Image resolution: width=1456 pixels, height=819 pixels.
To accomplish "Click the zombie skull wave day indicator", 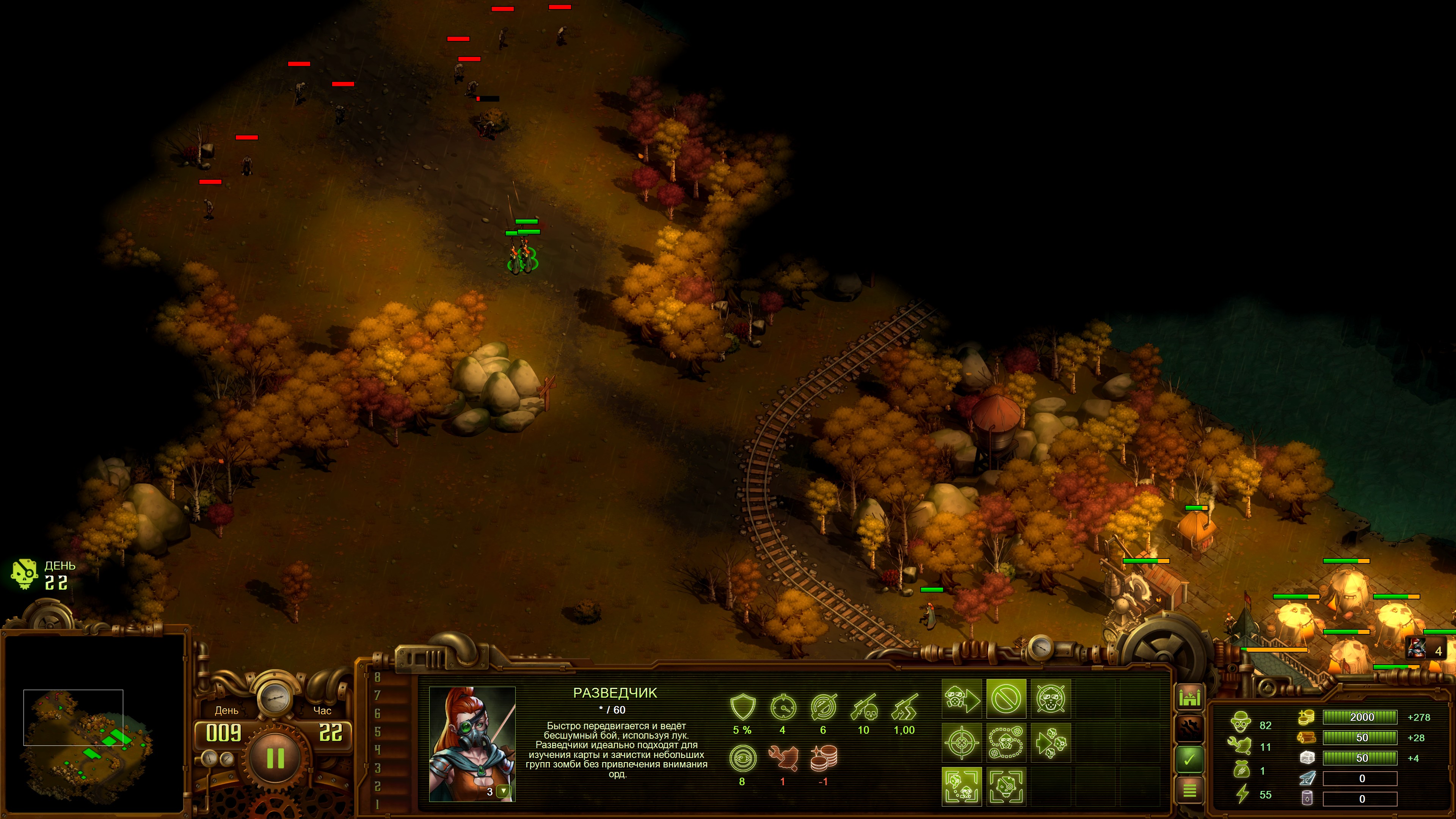I will (x=24, y=574).
